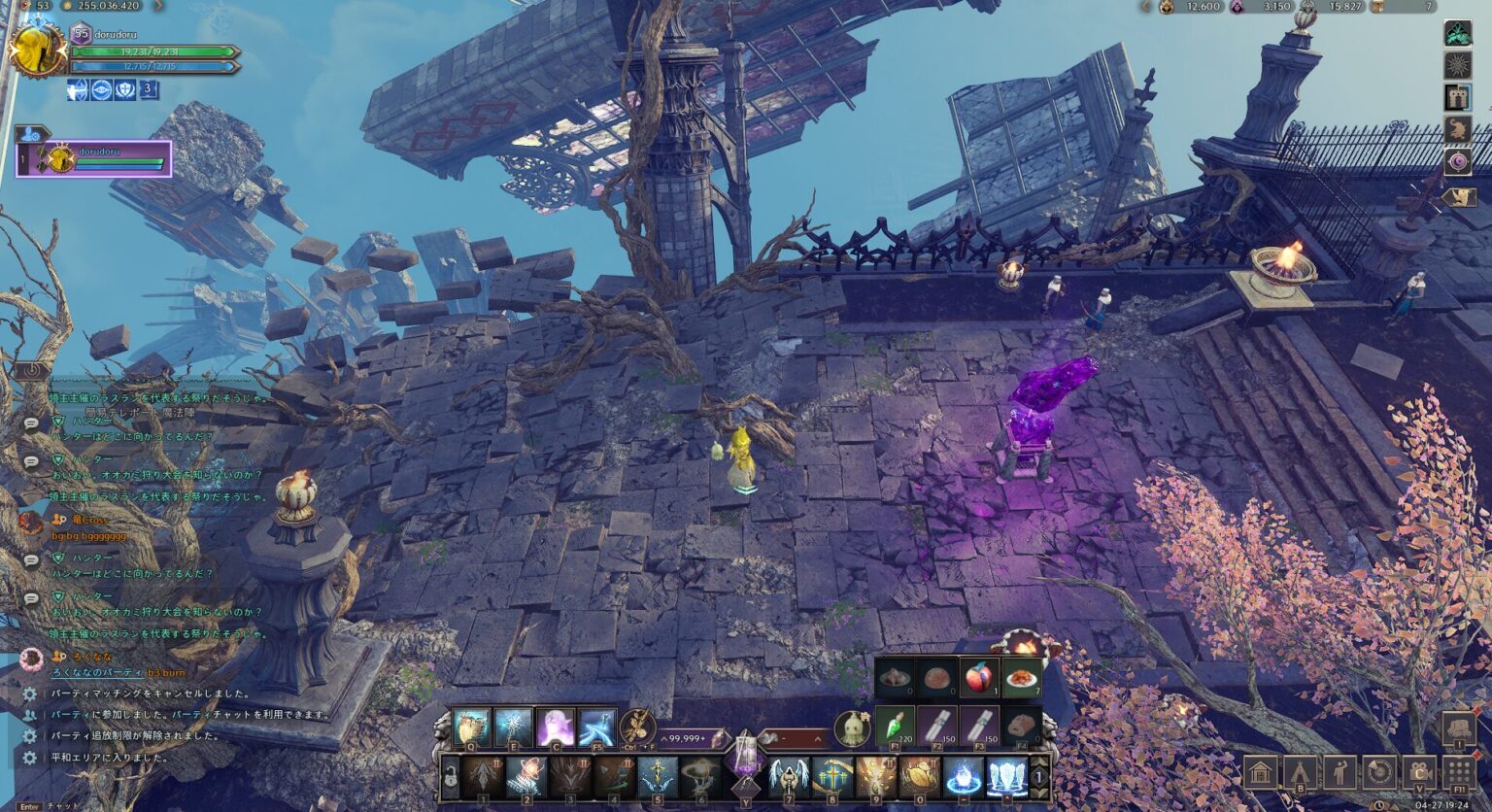This screenshot has height=812, width=1492.
Task: Use the green potion in F1 slot
Action: [x=895, y=727]
